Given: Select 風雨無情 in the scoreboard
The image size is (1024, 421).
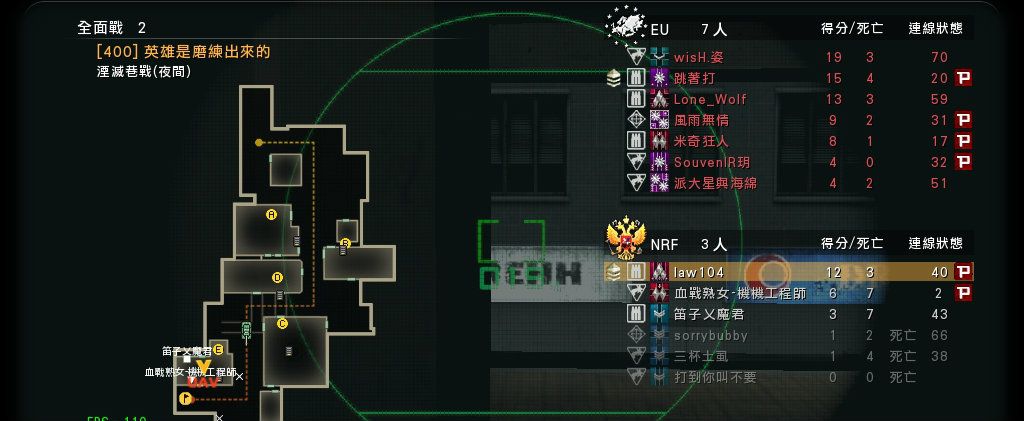Looking at the screenshot, I should pyautogui.click(x=700, y=120).
